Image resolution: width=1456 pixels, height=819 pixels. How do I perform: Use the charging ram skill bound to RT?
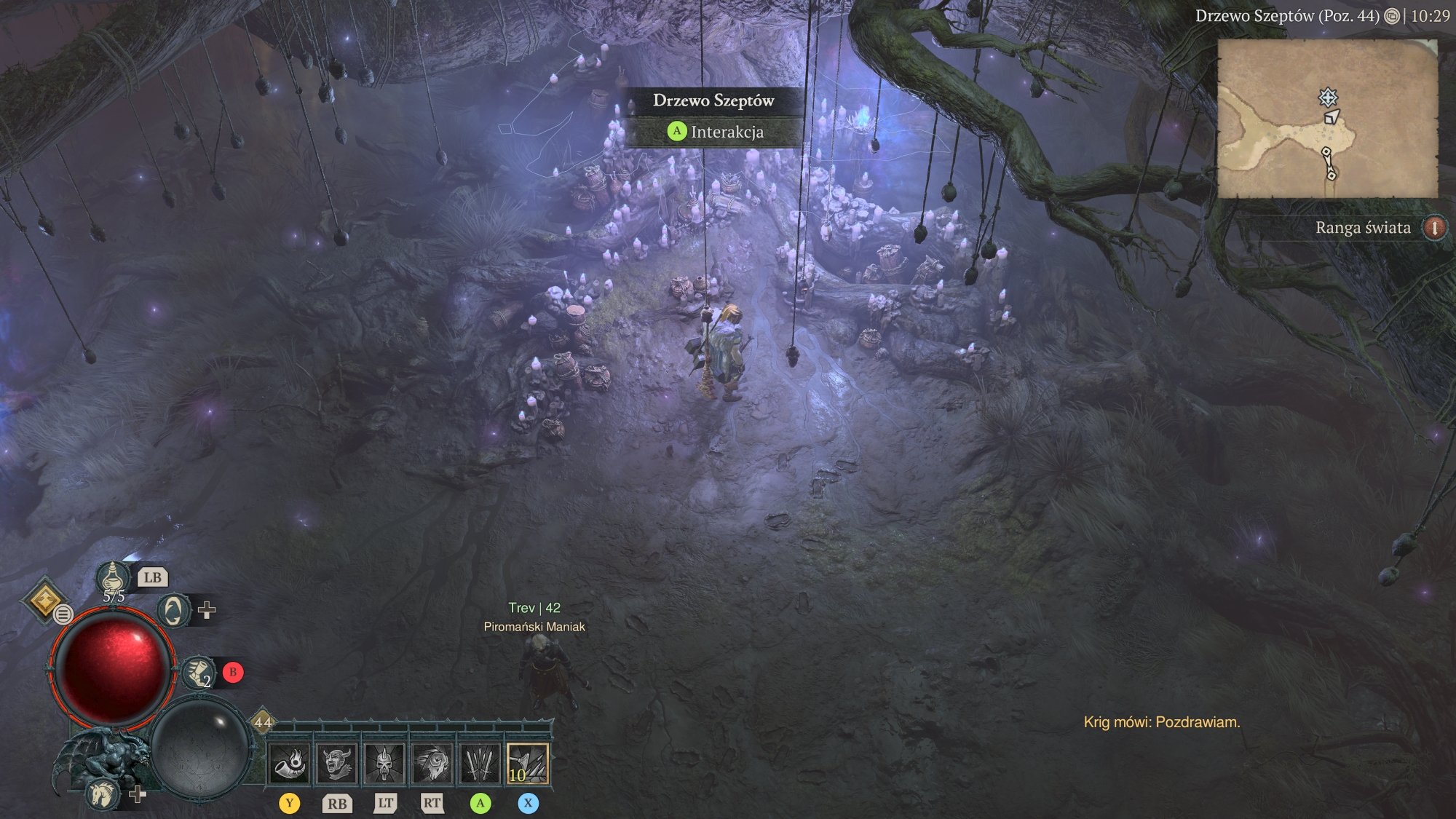point(431,764)
